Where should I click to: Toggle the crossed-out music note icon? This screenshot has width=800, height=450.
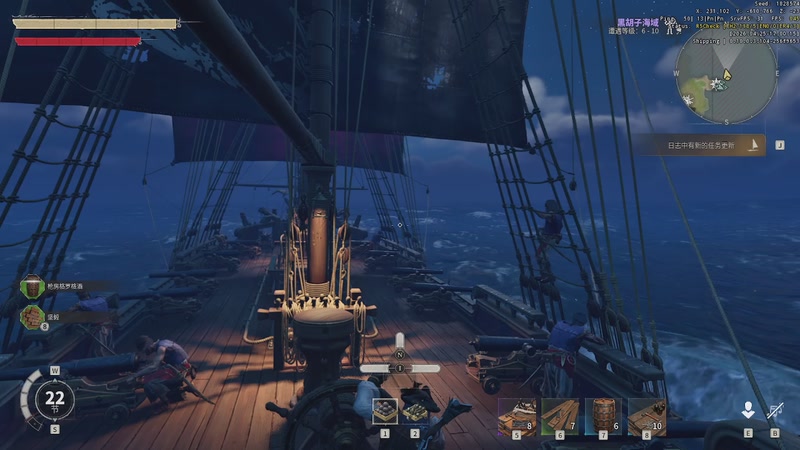[775, 410]
